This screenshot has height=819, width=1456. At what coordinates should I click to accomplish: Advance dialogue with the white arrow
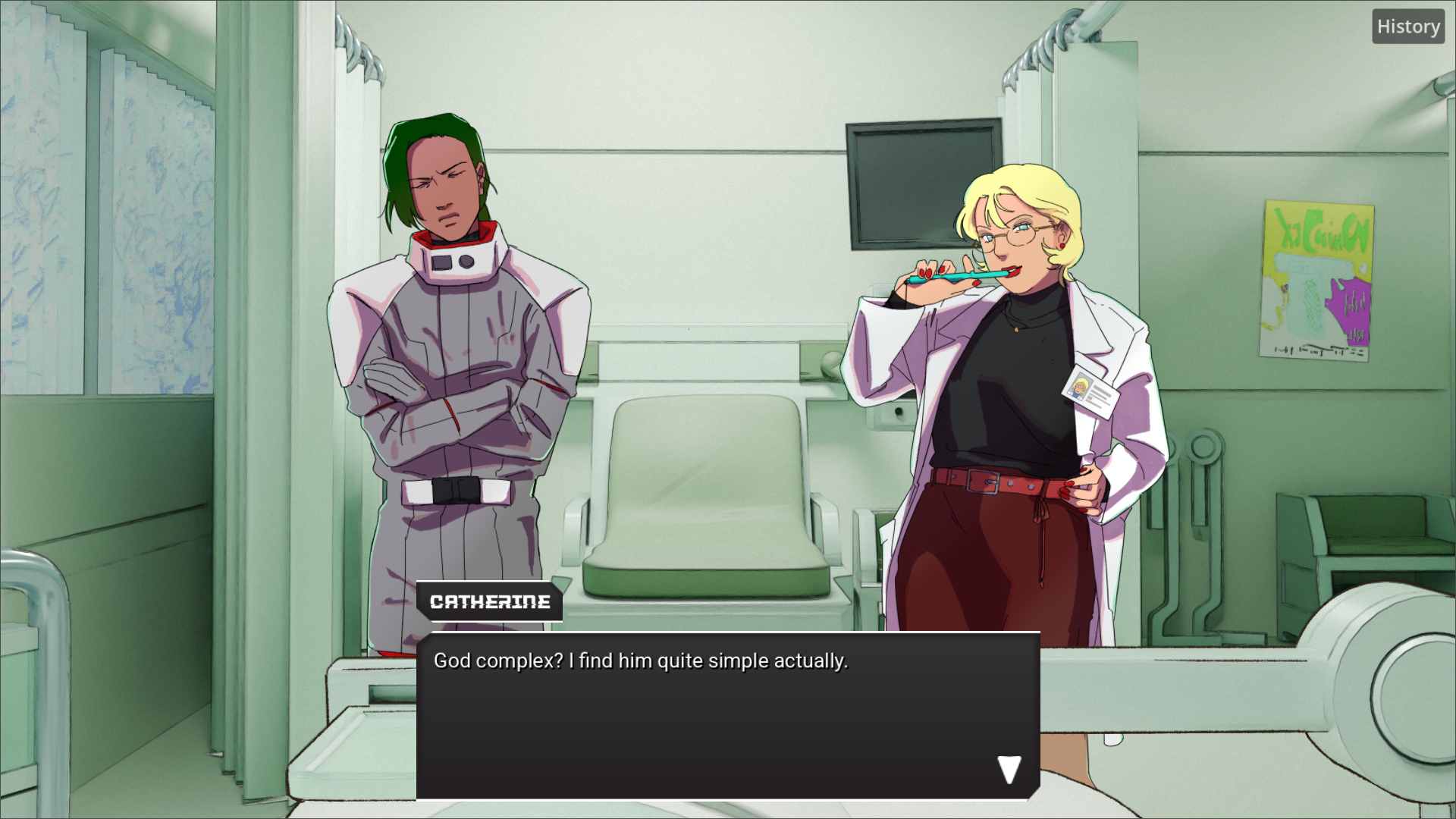[x=1009, y=770]
